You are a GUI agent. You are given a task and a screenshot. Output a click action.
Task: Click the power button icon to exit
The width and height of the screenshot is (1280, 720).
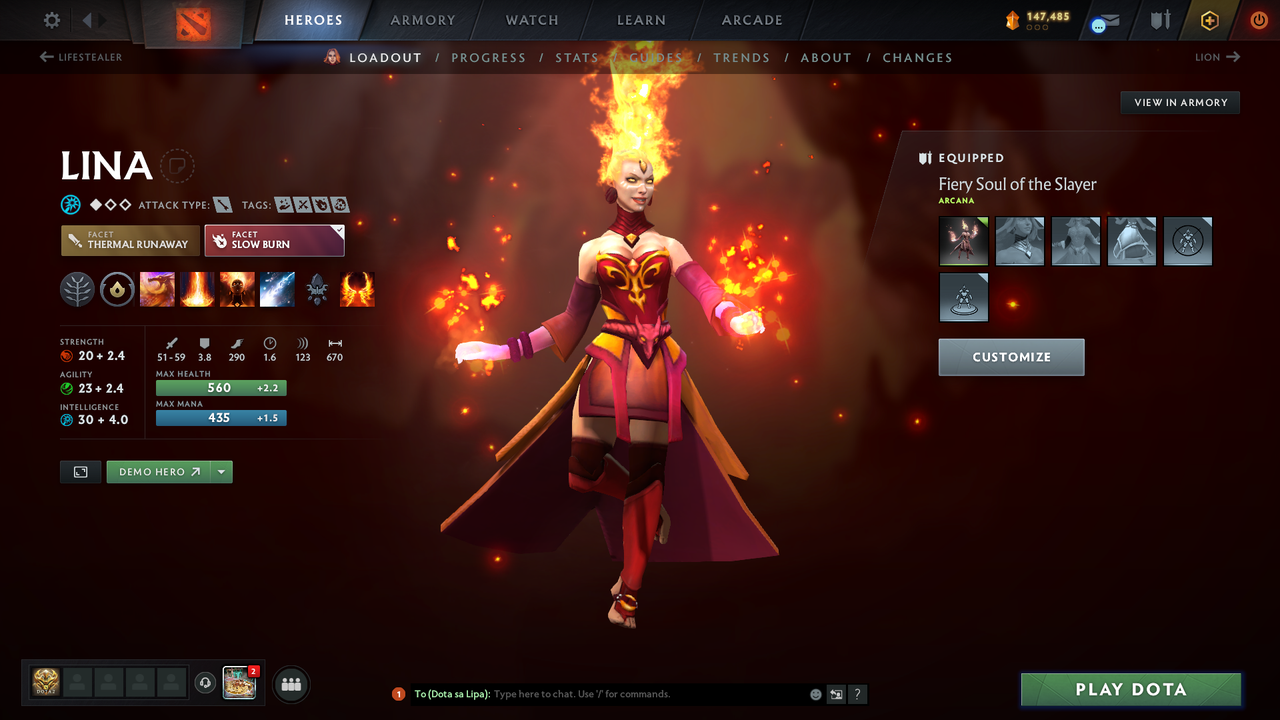(1258, 20)
